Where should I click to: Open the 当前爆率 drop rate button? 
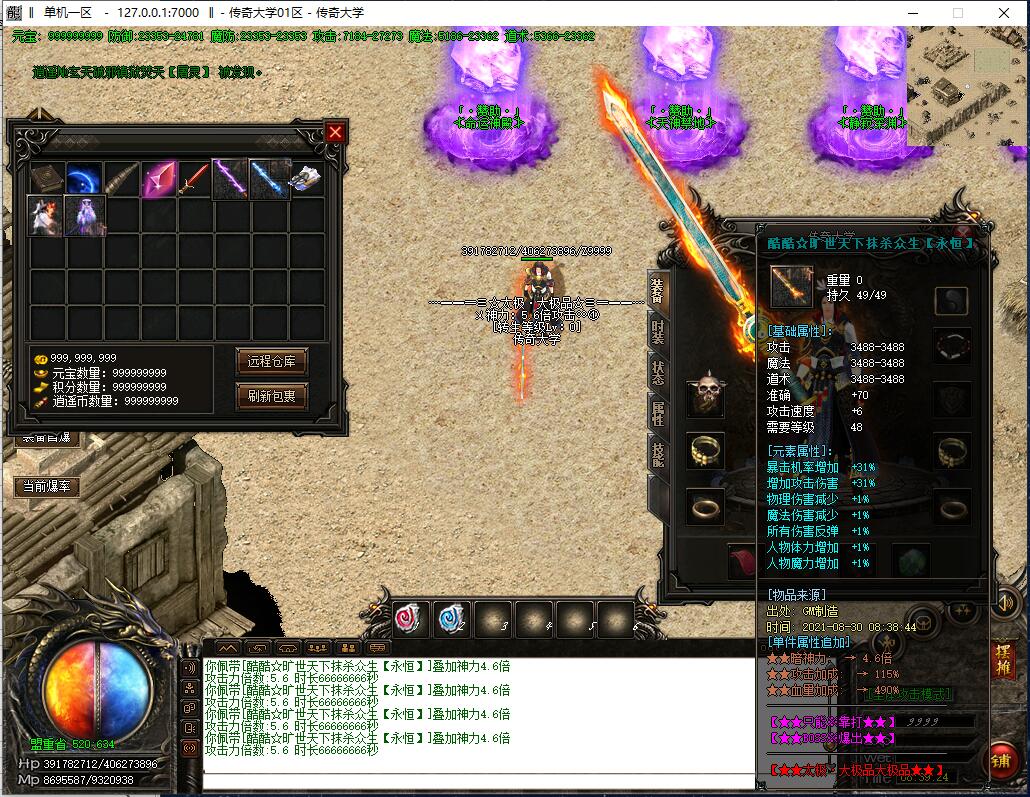click(48, 487)
